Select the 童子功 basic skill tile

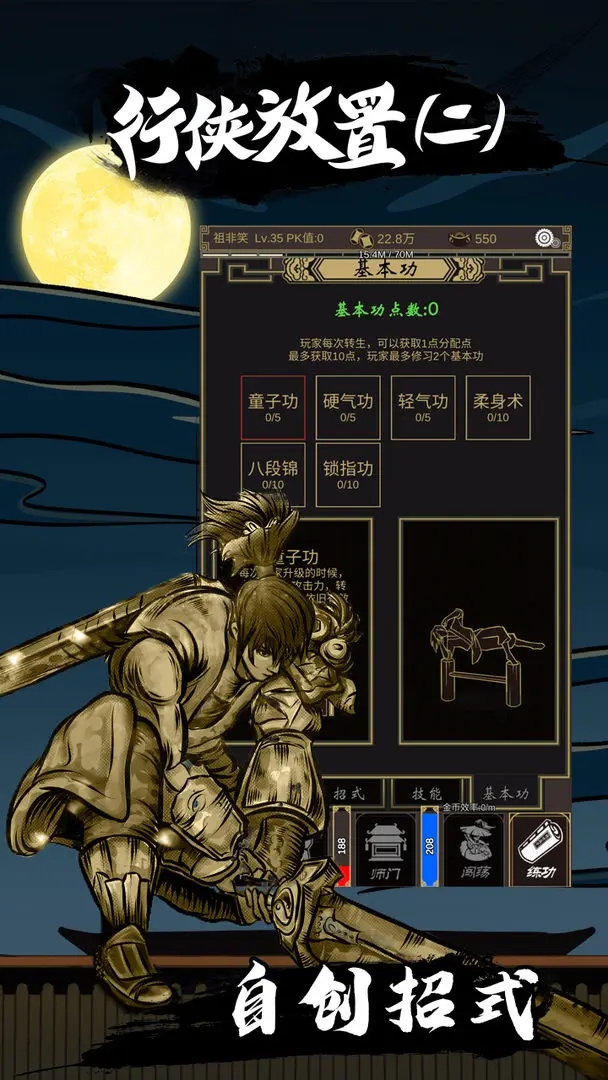[x=273, y=407]
